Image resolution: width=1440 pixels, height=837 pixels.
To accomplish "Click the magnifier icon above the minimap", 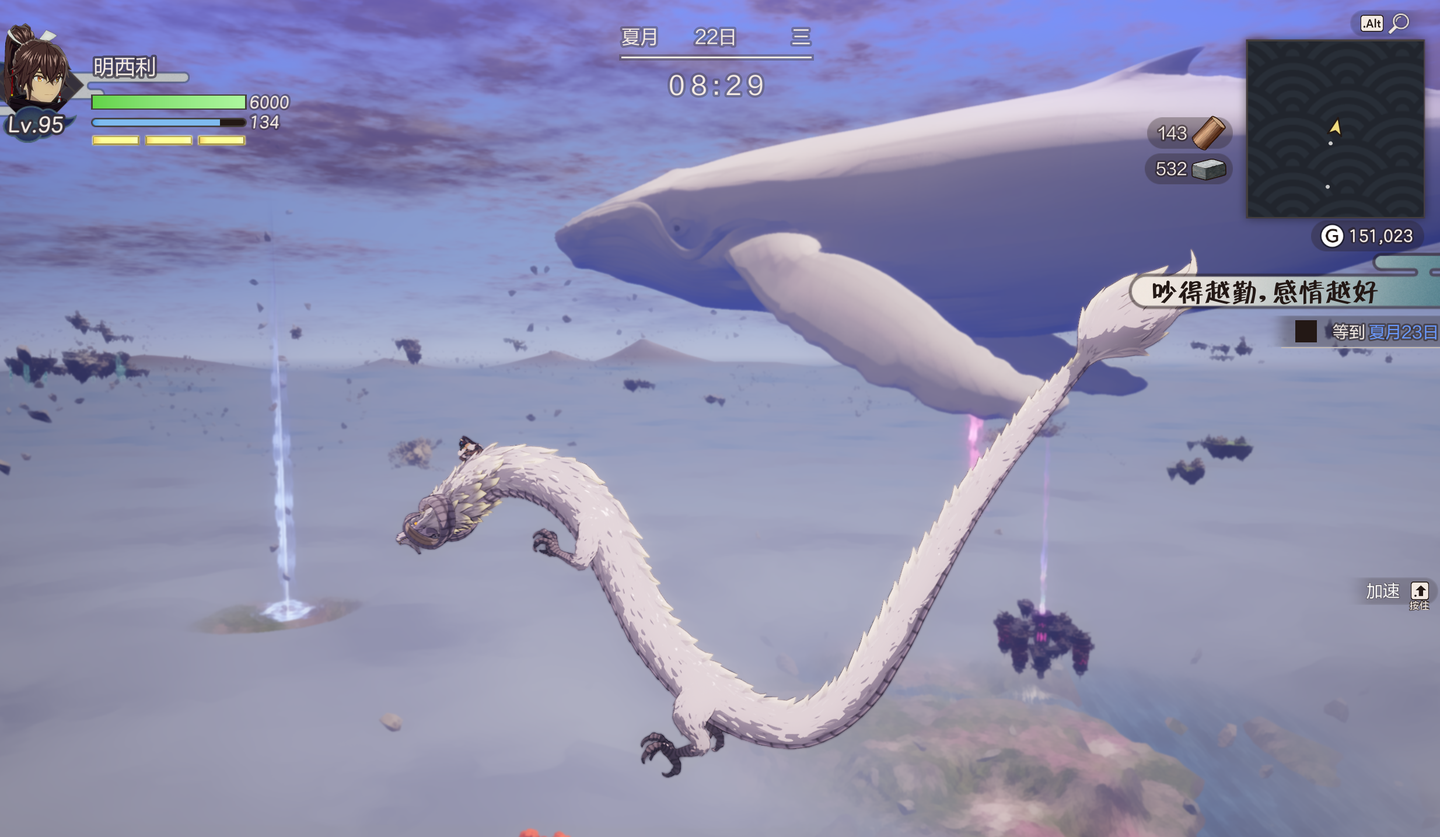I will [1399, 22].
